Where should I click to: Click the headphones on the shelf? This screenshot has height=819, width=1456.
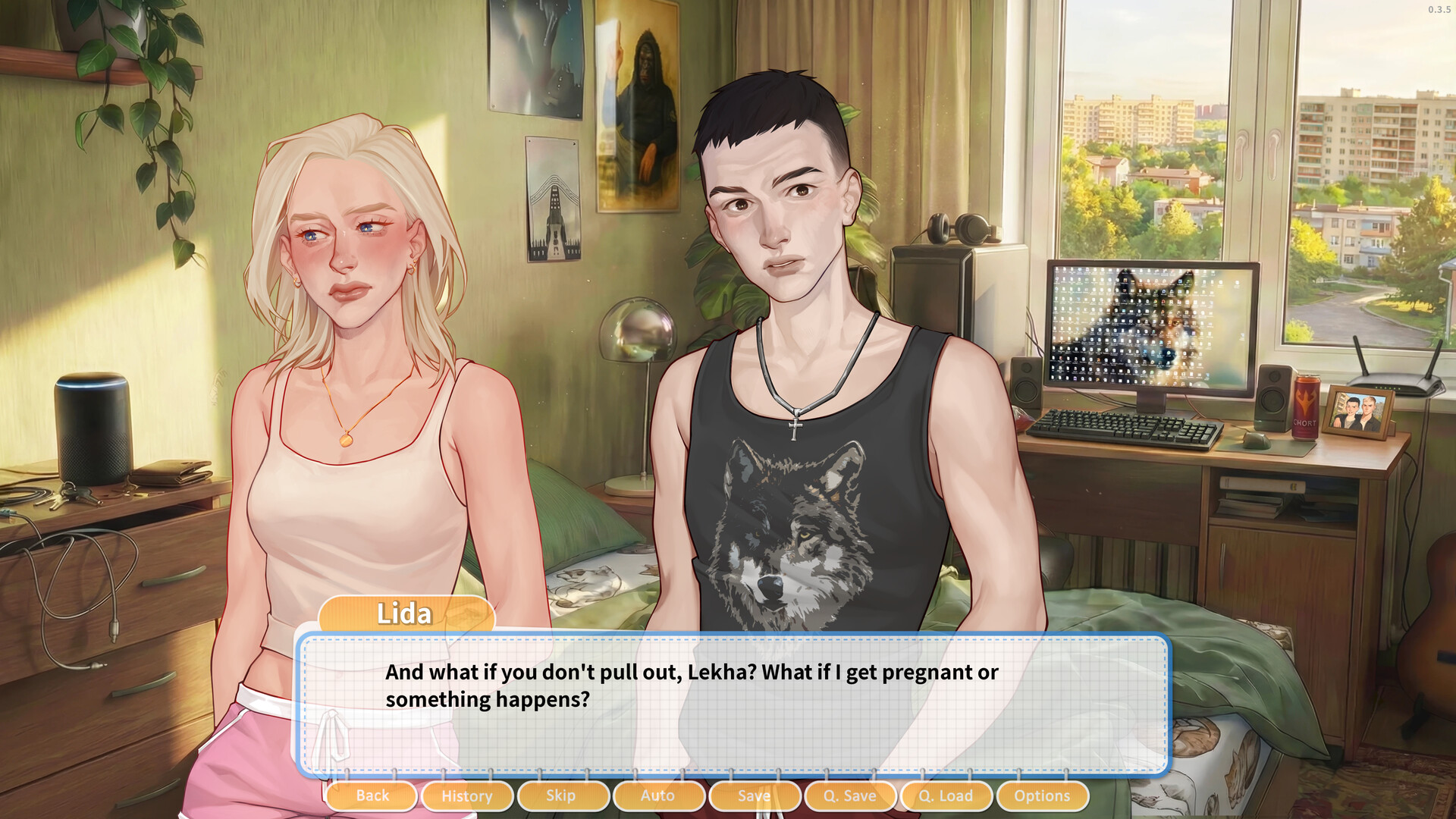[957, 227]
